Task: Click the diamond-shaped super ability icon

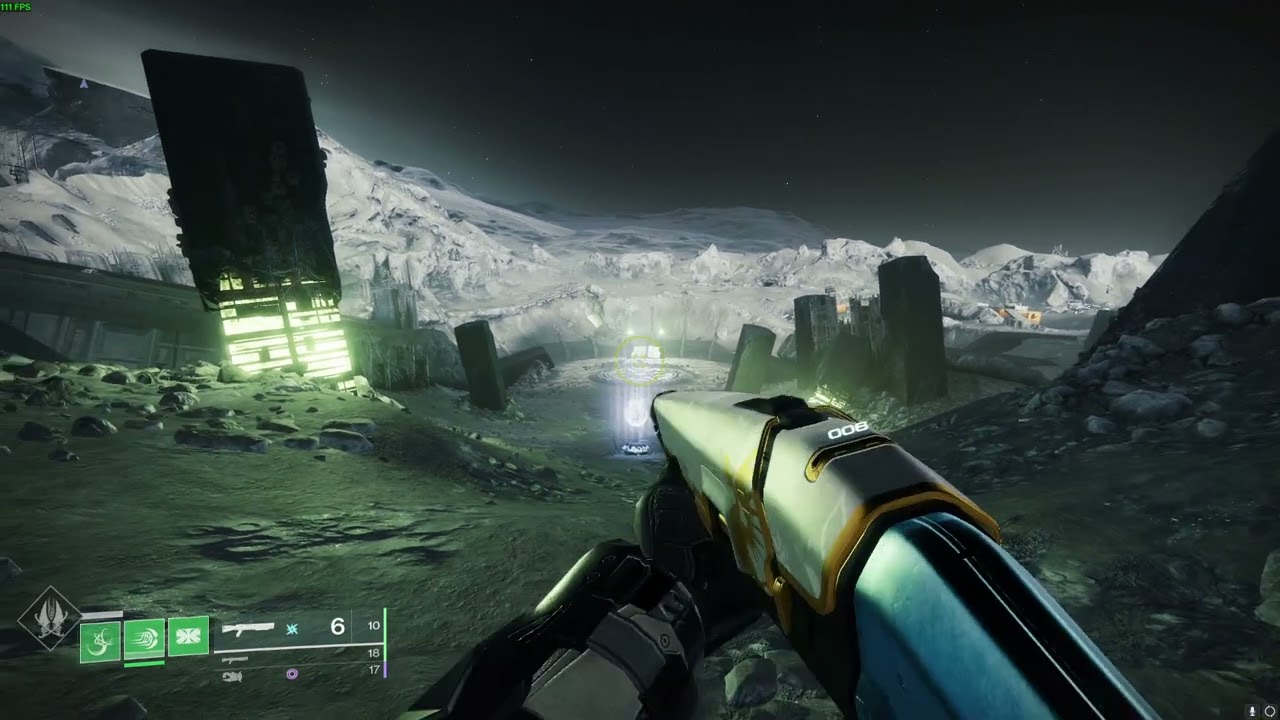Action: [49, 620]
